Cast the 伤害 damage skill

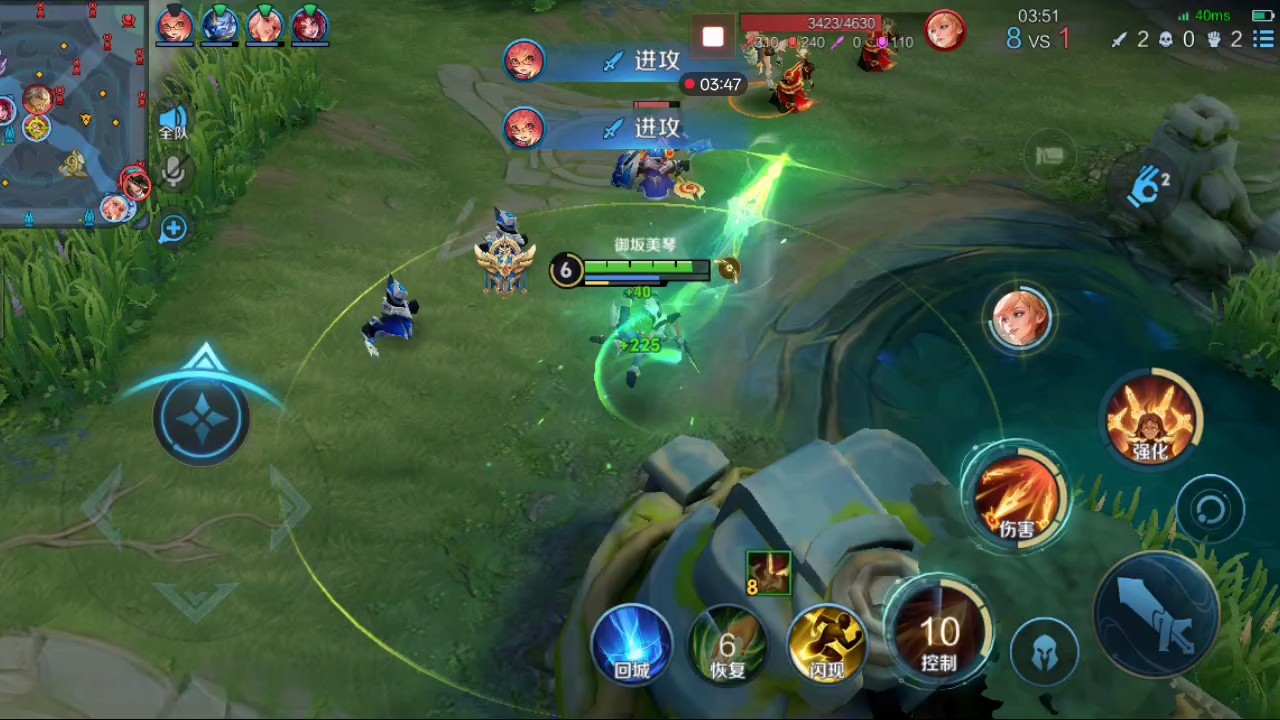[1016, 497]
